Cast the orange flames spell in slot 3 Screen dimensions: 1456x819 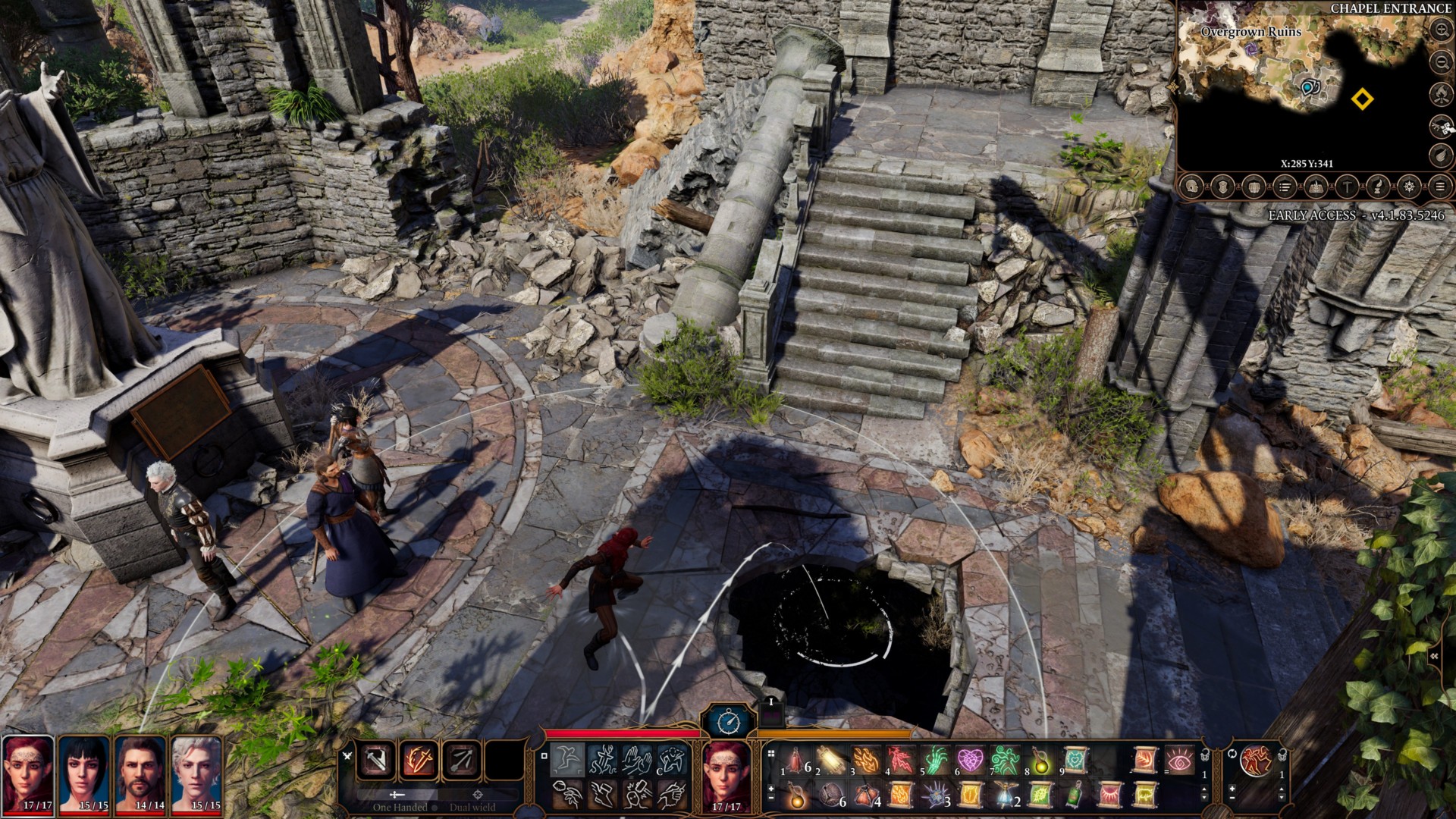(865, 760)
